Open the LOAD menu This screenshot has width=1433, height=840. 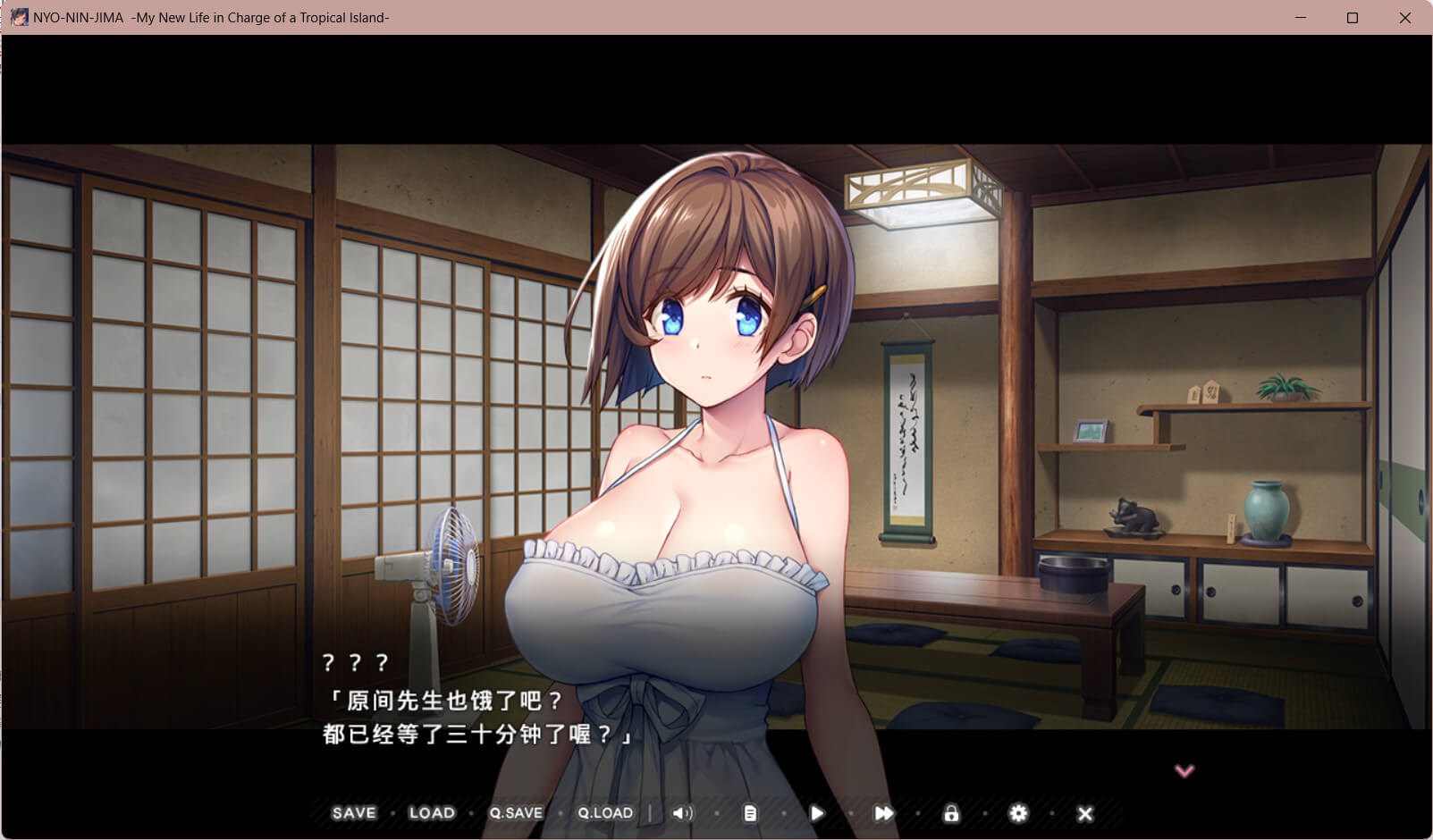point(432,813)
